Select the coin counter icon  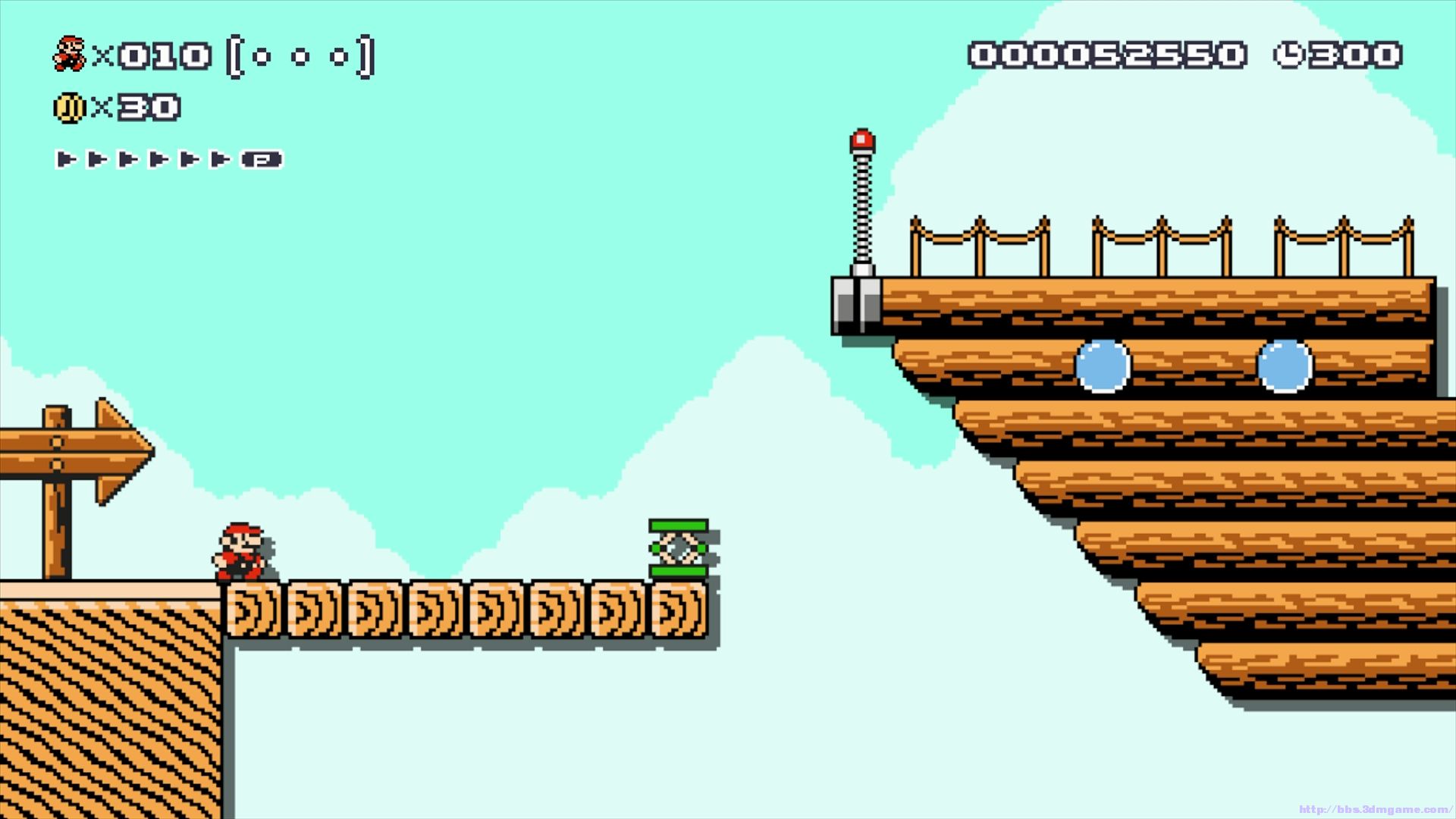pos(68,106)
